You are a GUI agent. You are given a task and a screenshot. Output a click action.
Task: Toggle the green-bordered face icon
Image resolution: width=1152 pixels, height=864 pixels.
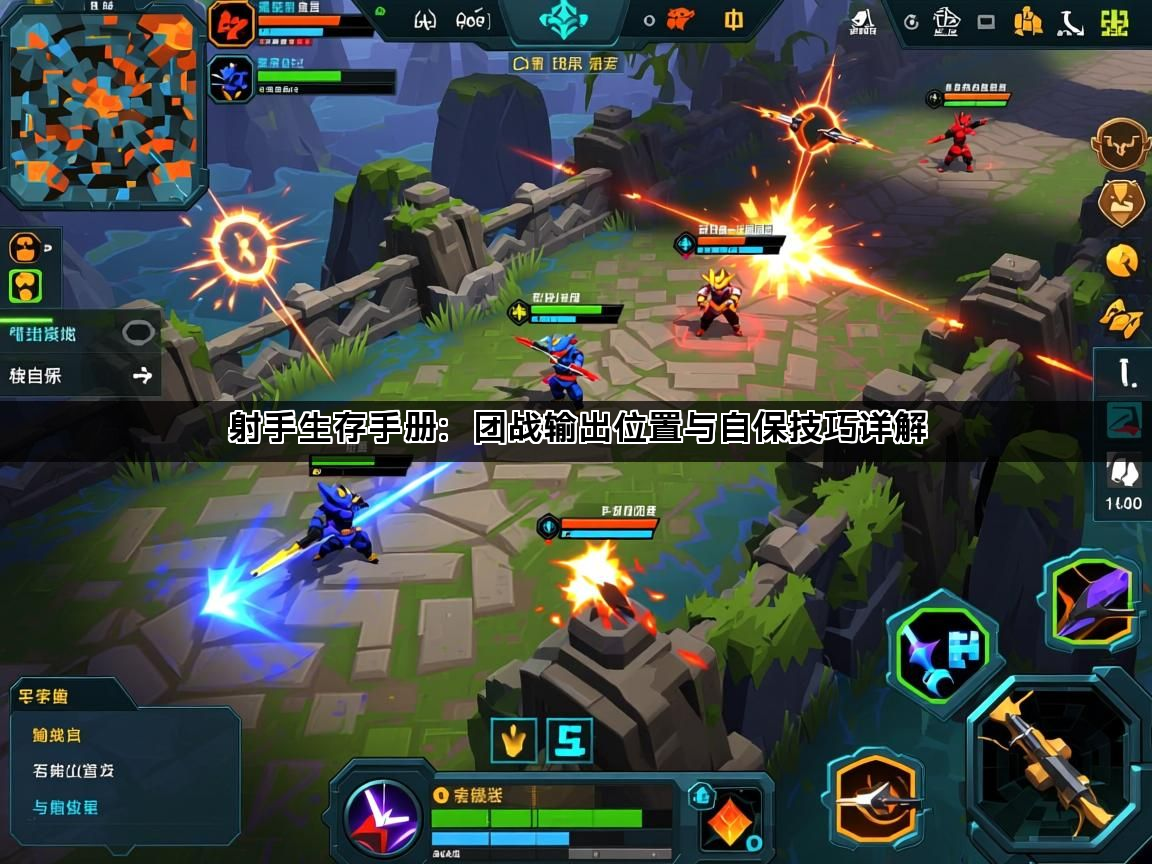click(x=25, y=287)
